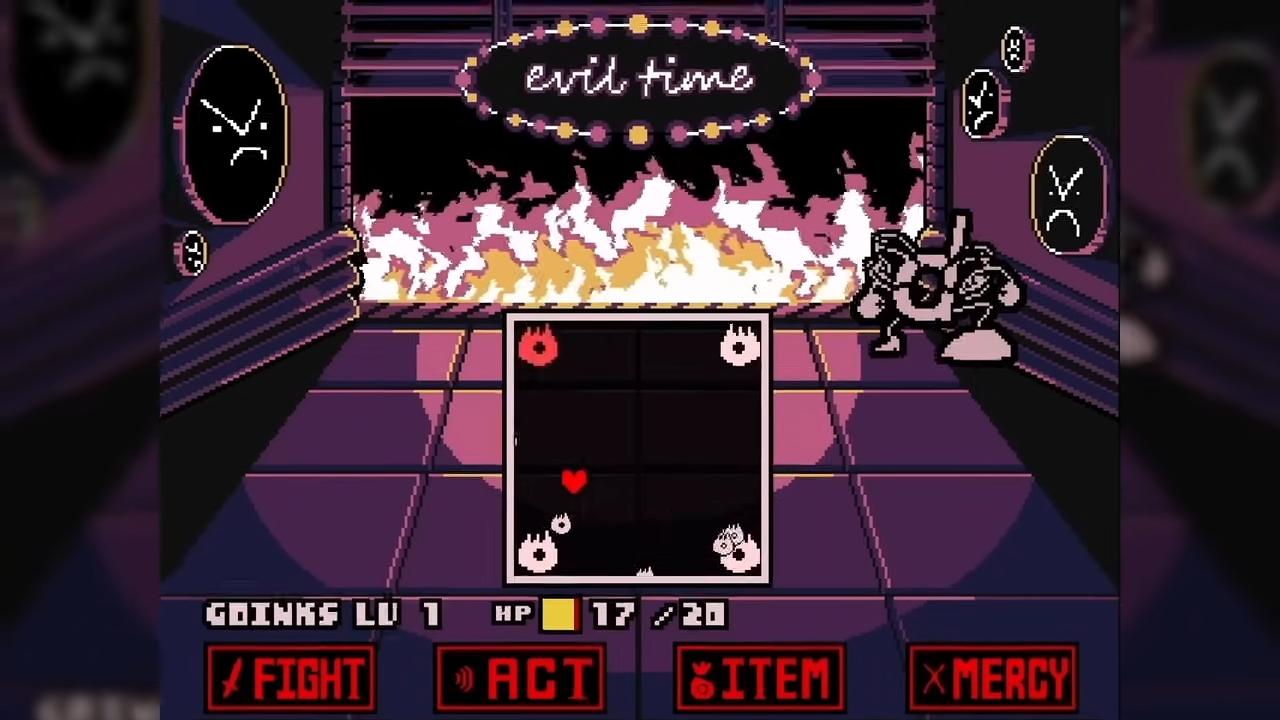1280x720 pixels.
Task: Click the X icon on the MERCY button
Action: pos(934,678)
